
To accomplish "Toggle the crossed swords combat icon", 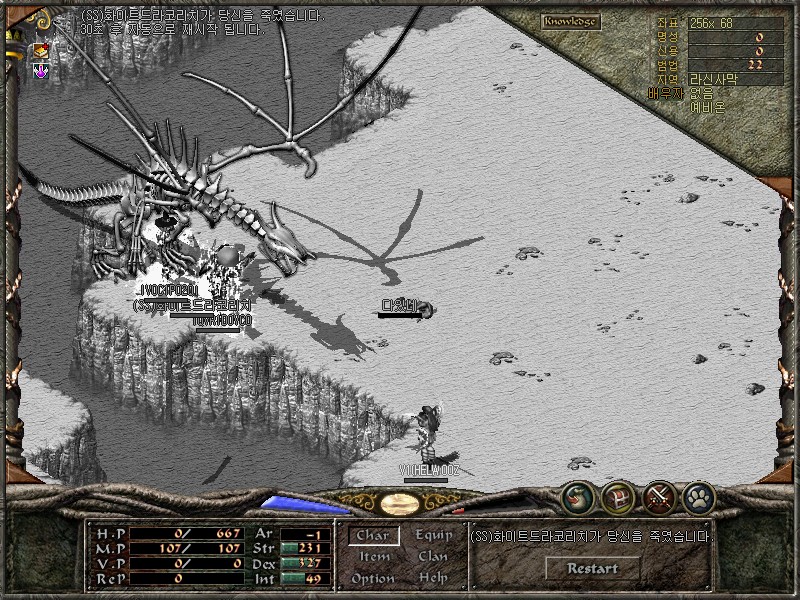I will click(x=658, y=495).
